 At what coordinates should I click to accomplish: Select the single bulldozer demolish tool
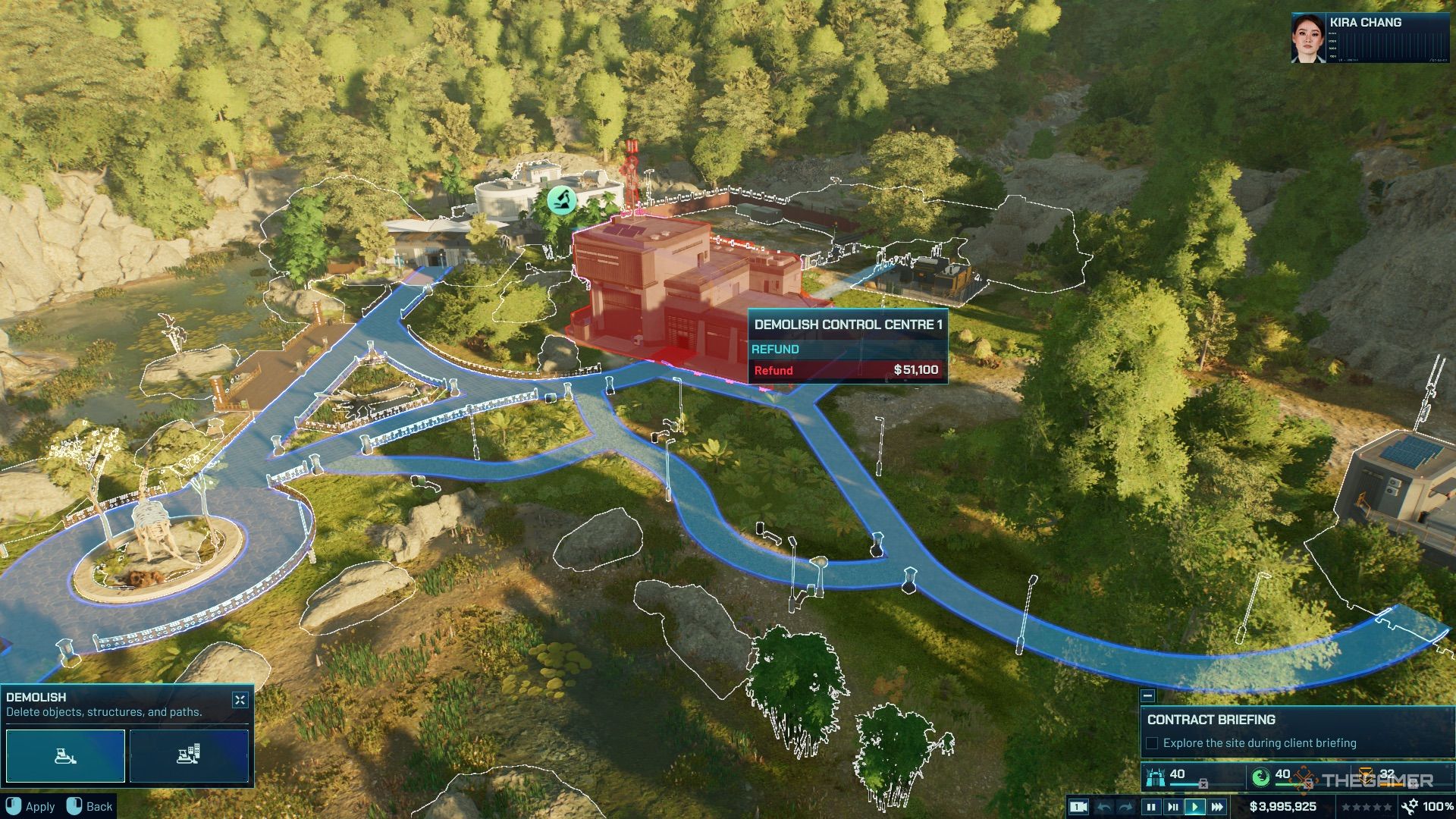pos(65,755)
